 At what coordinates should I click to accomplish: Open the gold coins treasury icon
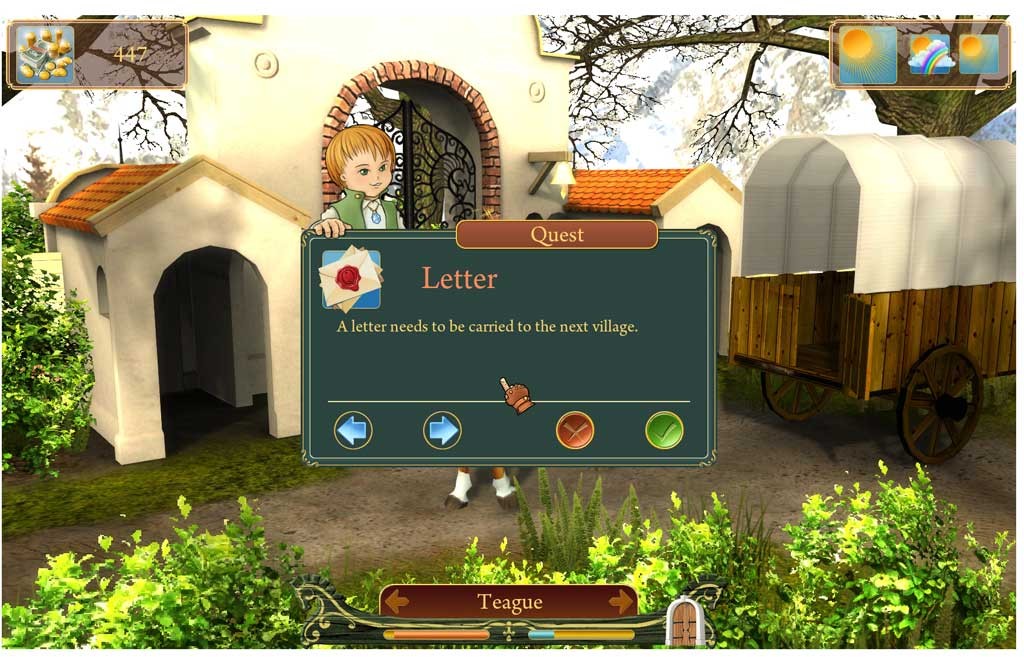tap(45, 55)
